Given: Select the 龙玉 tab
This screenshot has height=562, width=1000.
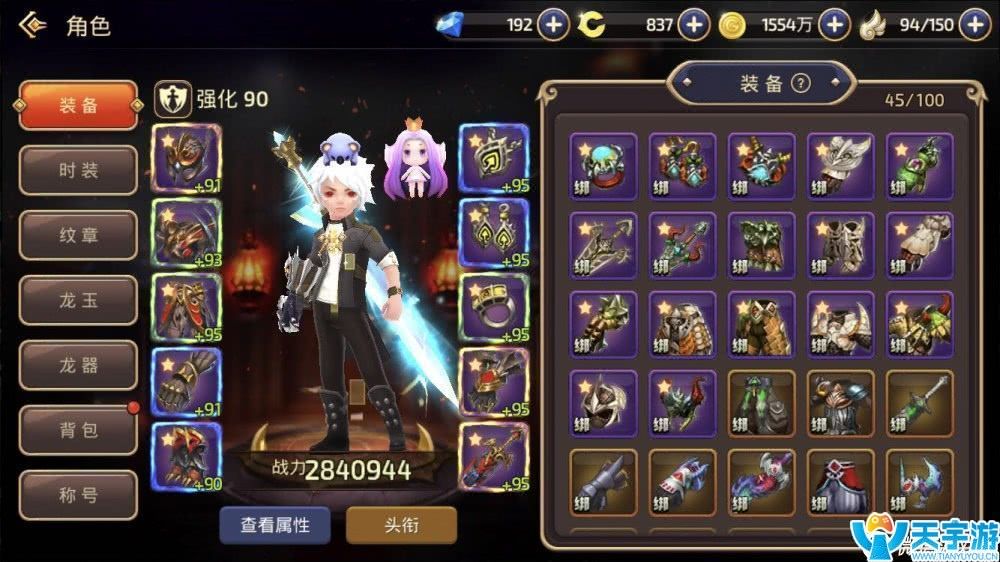Looking at the screenshot, I should [x=78, y=300].
